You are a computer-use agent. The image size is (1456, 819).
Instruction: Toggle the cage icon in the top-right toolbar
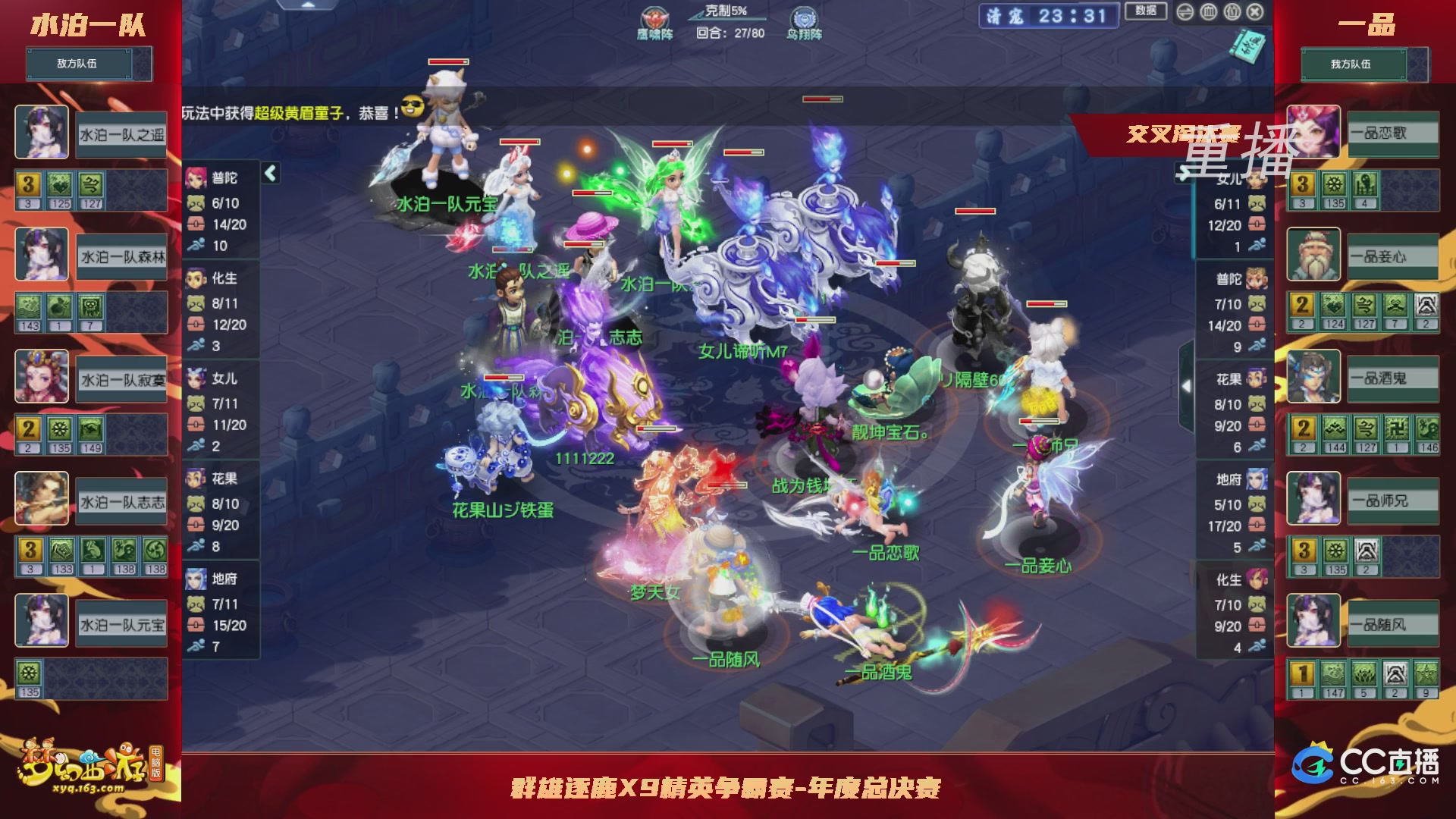(1209, 12)
